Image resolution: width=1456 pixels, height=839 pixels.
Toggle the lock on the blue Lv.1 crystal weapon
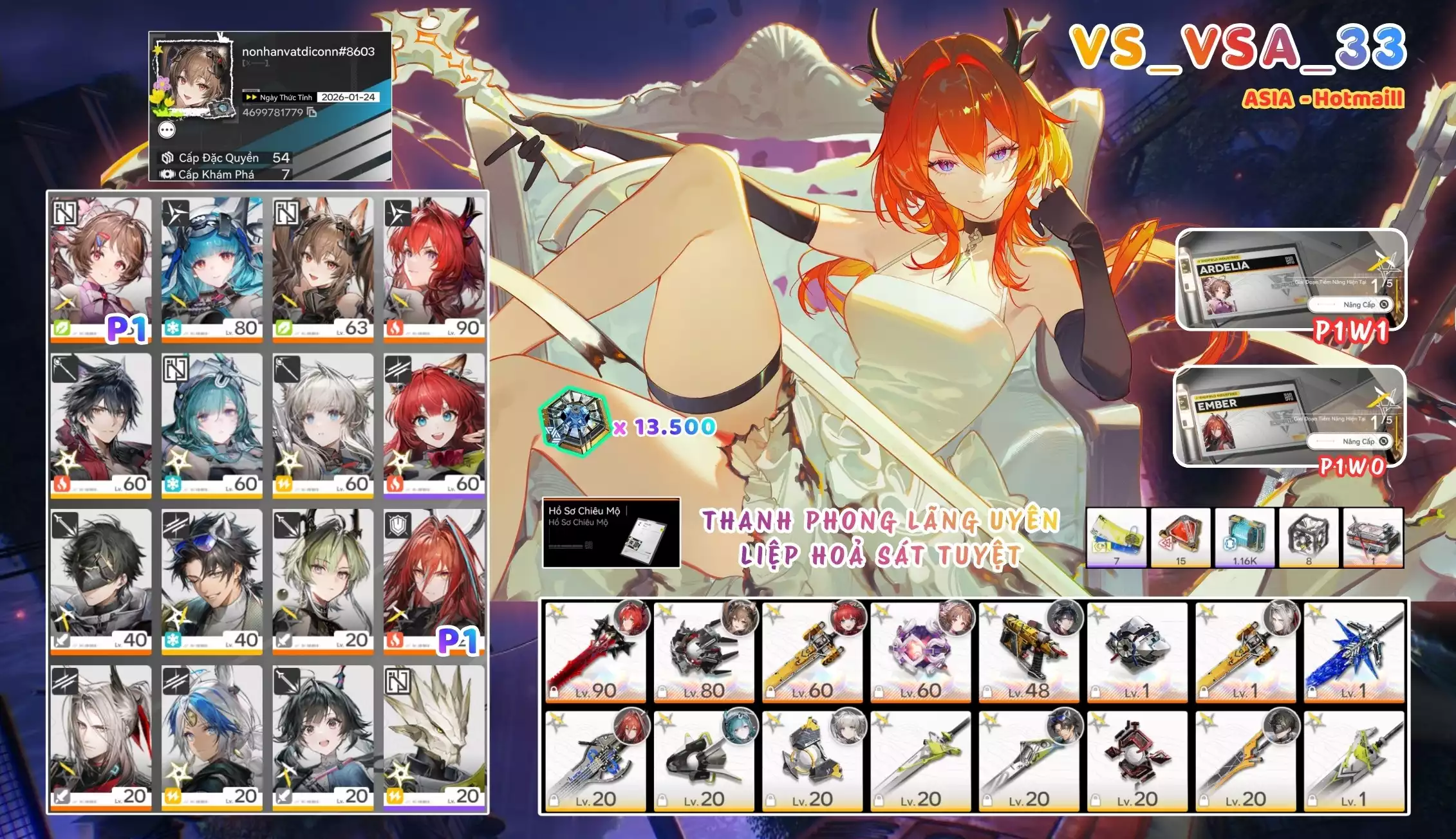pyautogui.click(x=1314, y=691)
